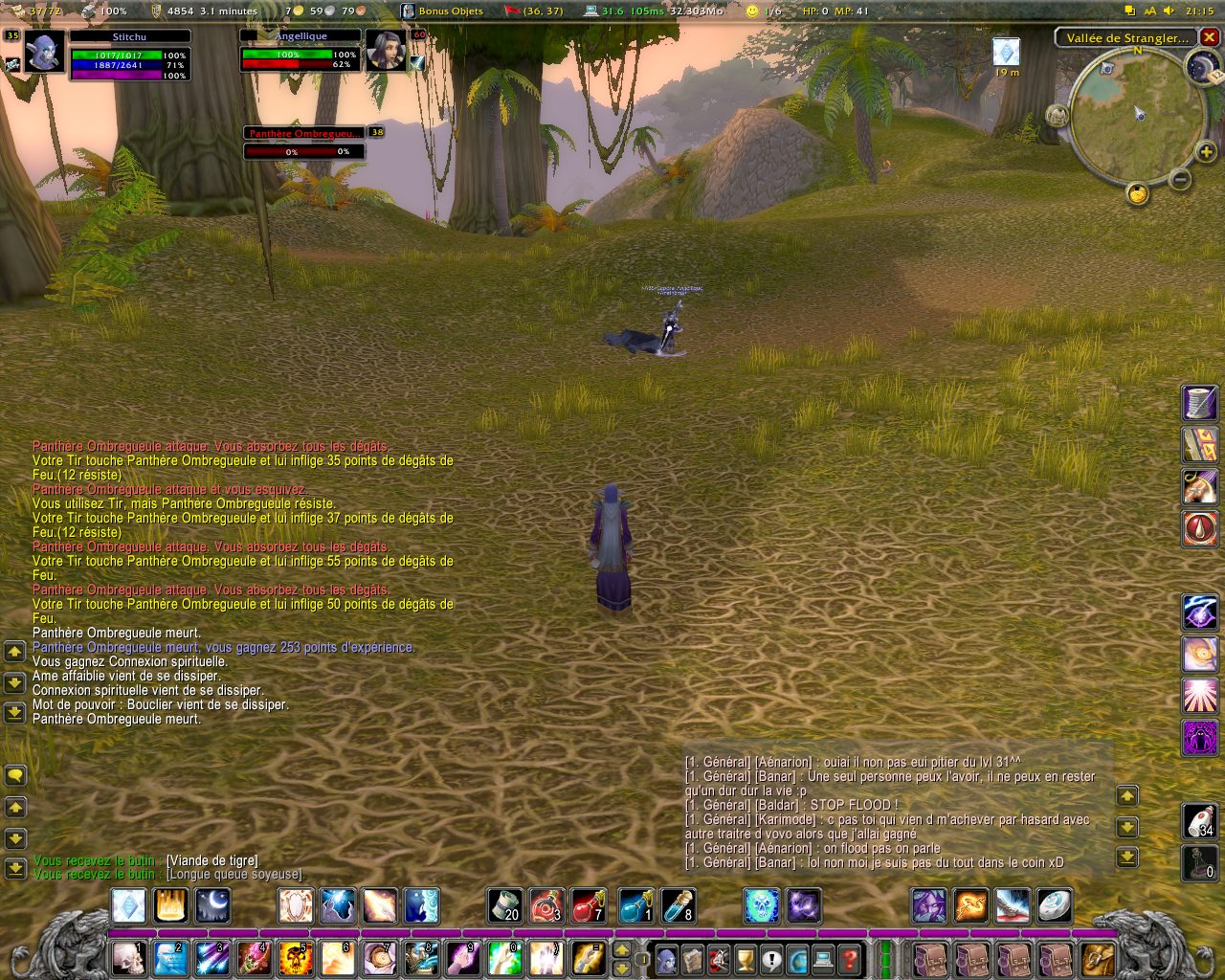Zoom in the minimap with the plus button
Image resolution: width=1225 pixels, height=980 pixels.
[x=1206, y=152]
